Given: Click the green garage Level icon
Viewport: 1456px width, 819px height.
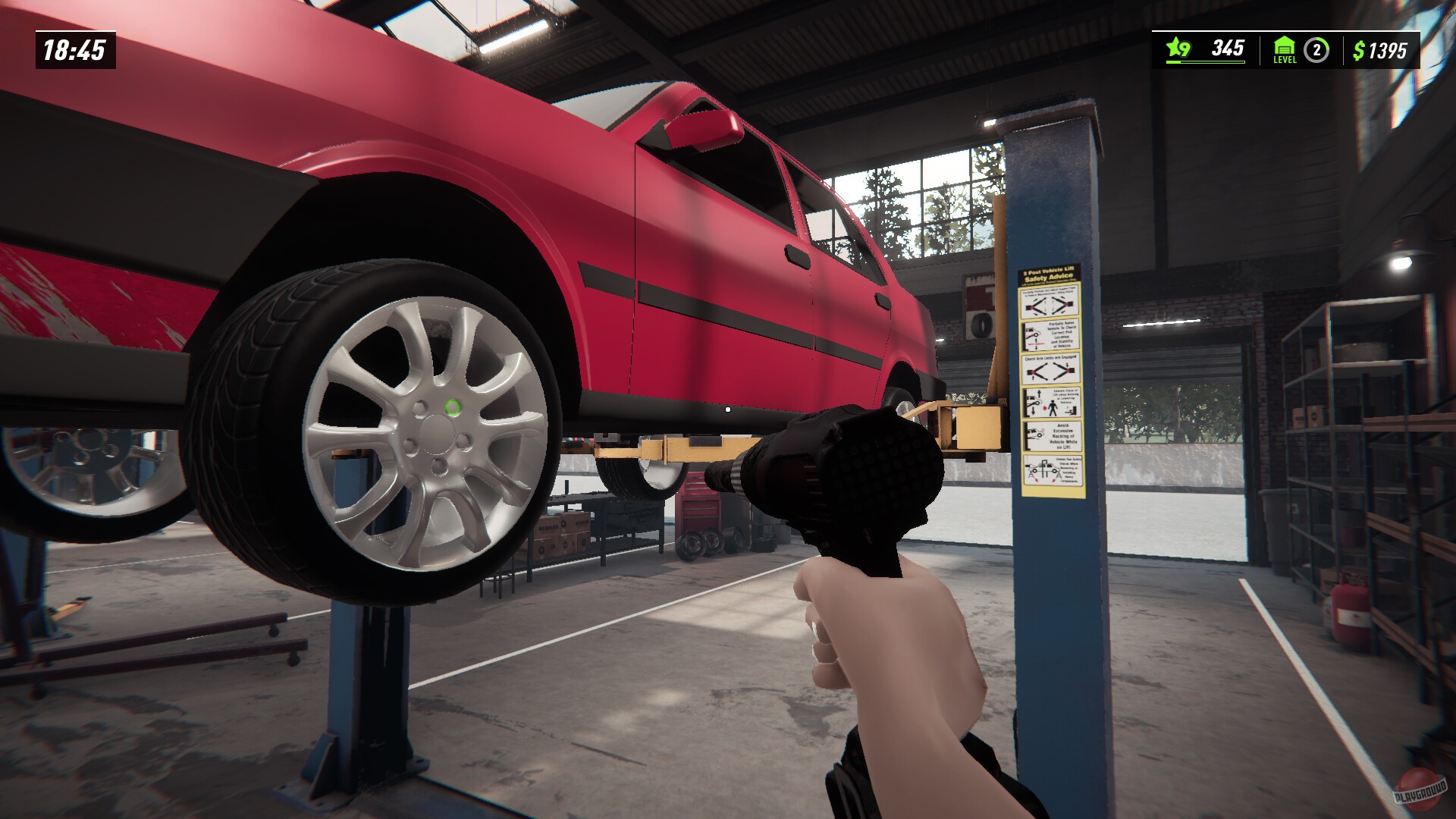Looking at the screenshot, I should [1285, 47].
